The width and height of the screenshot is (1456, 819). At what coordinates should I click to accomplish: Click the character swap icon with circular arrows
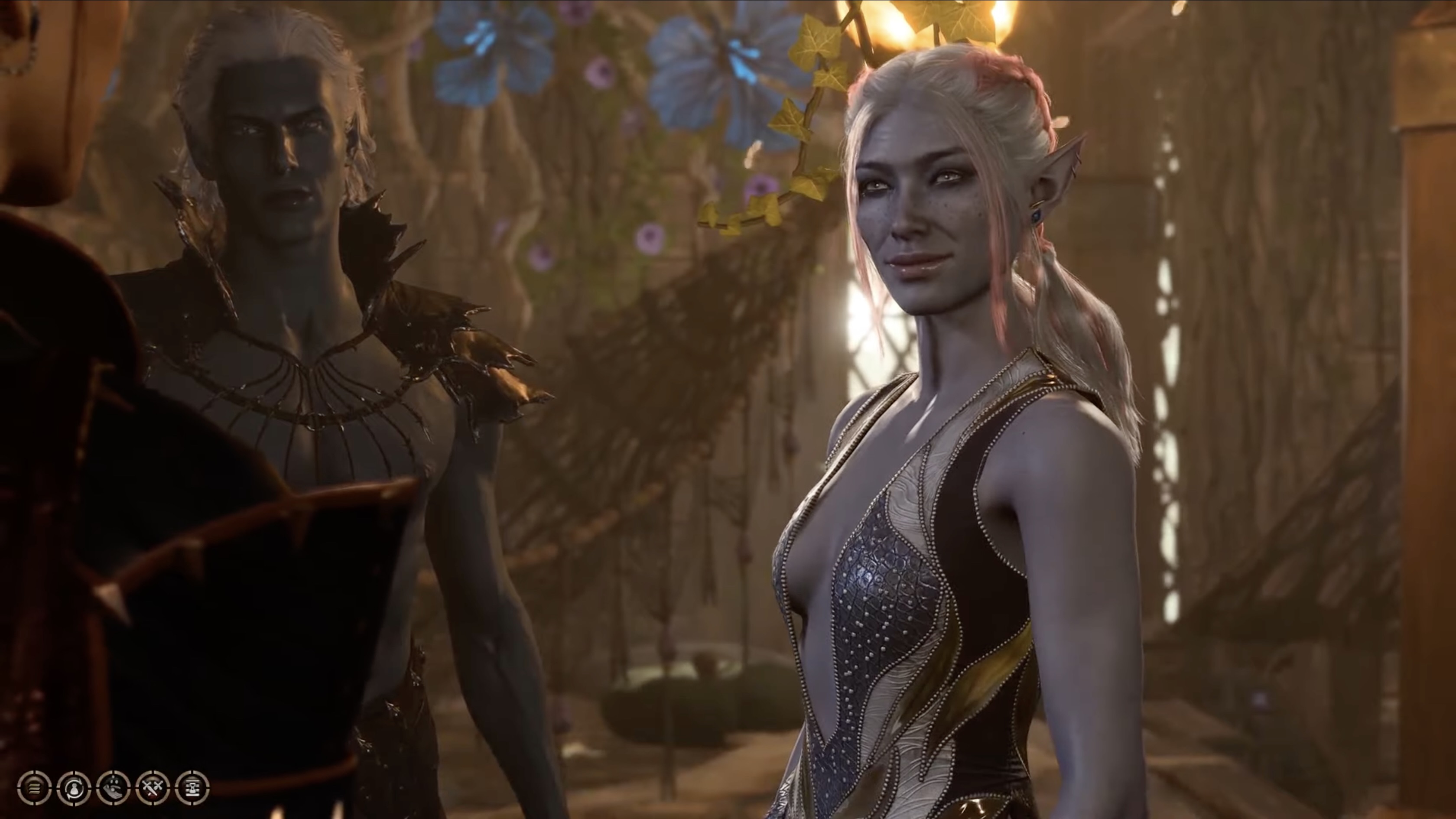point(74,787)
